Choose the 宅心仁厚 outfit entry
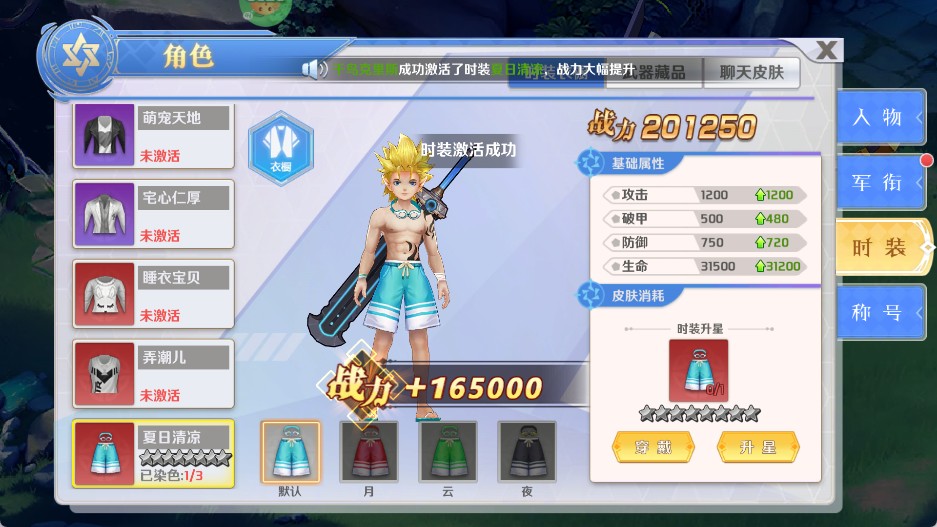937x527 pixels. pyautogui.click(x=154, y=215)
